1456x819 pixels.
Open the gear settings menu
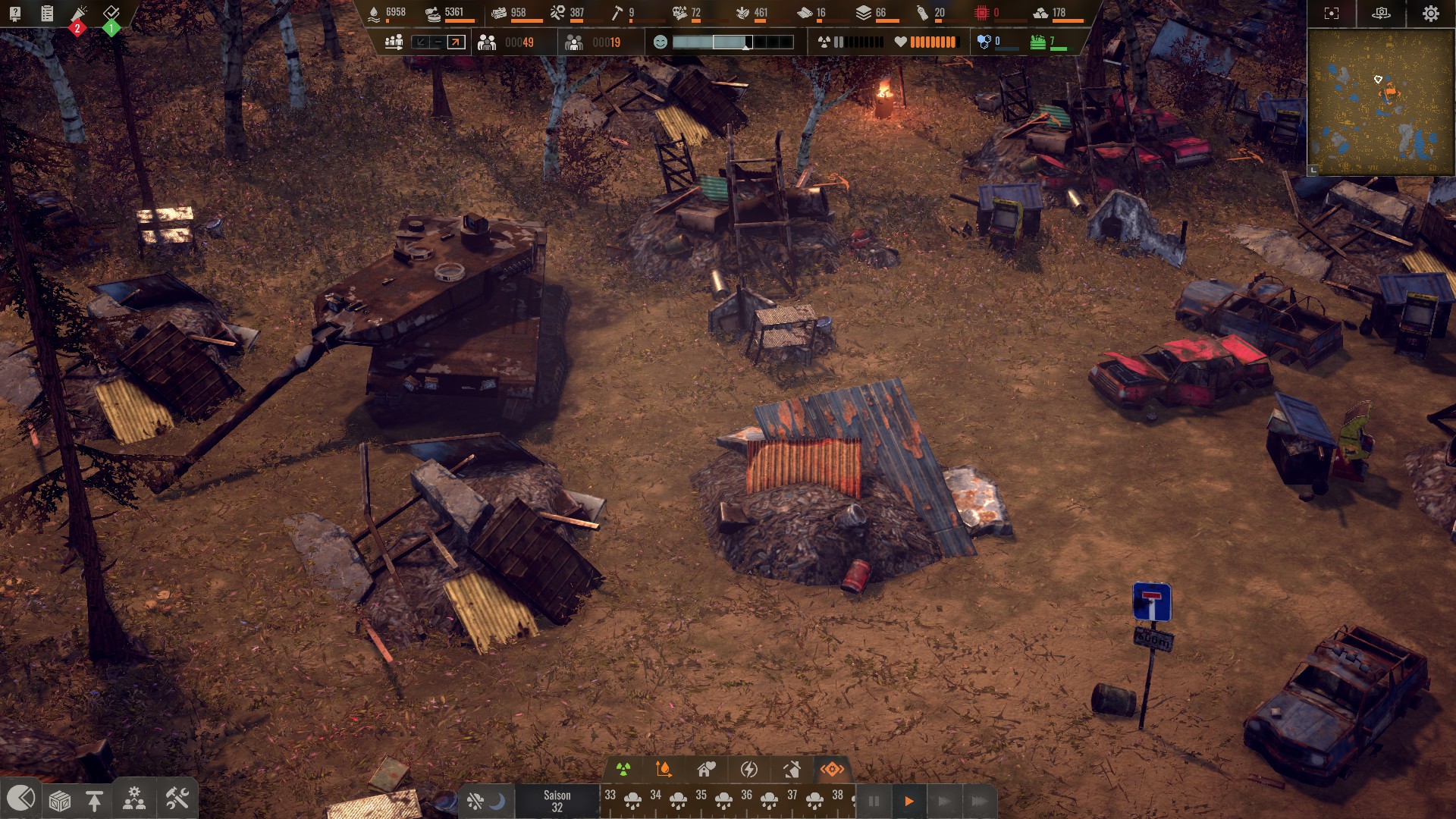point(1430,14)
